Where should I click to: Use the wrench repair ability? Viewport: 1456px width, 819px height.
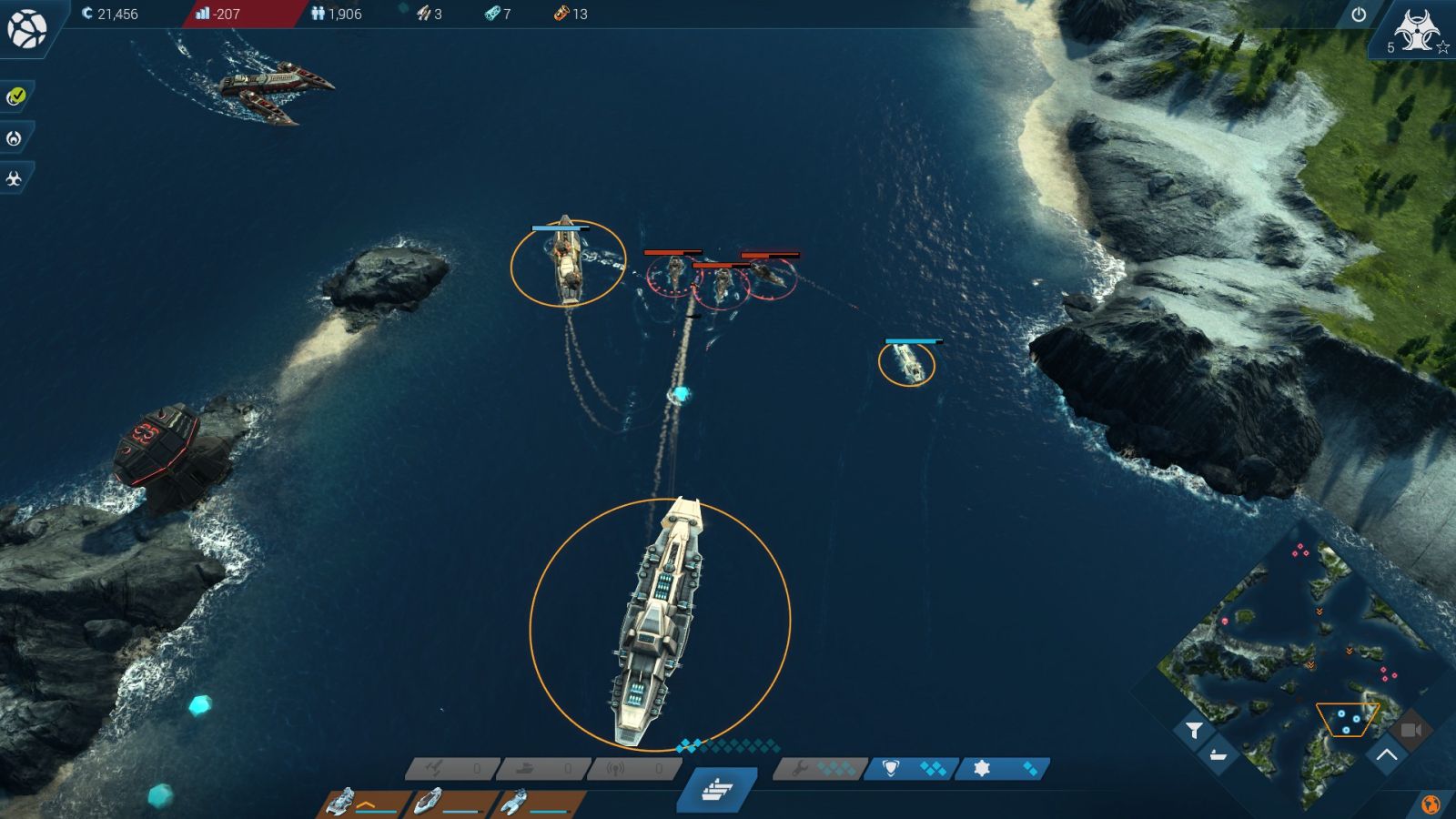pos(817,769)
